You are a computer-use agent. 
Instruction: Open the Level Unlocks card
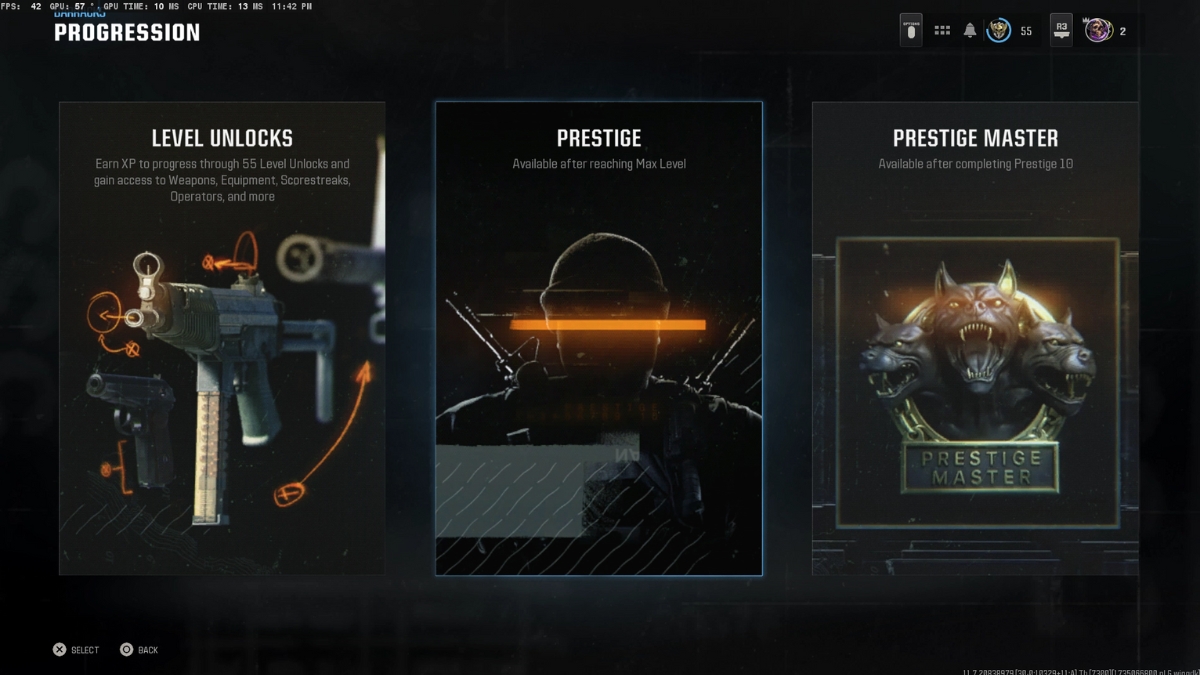coord(222,338)
